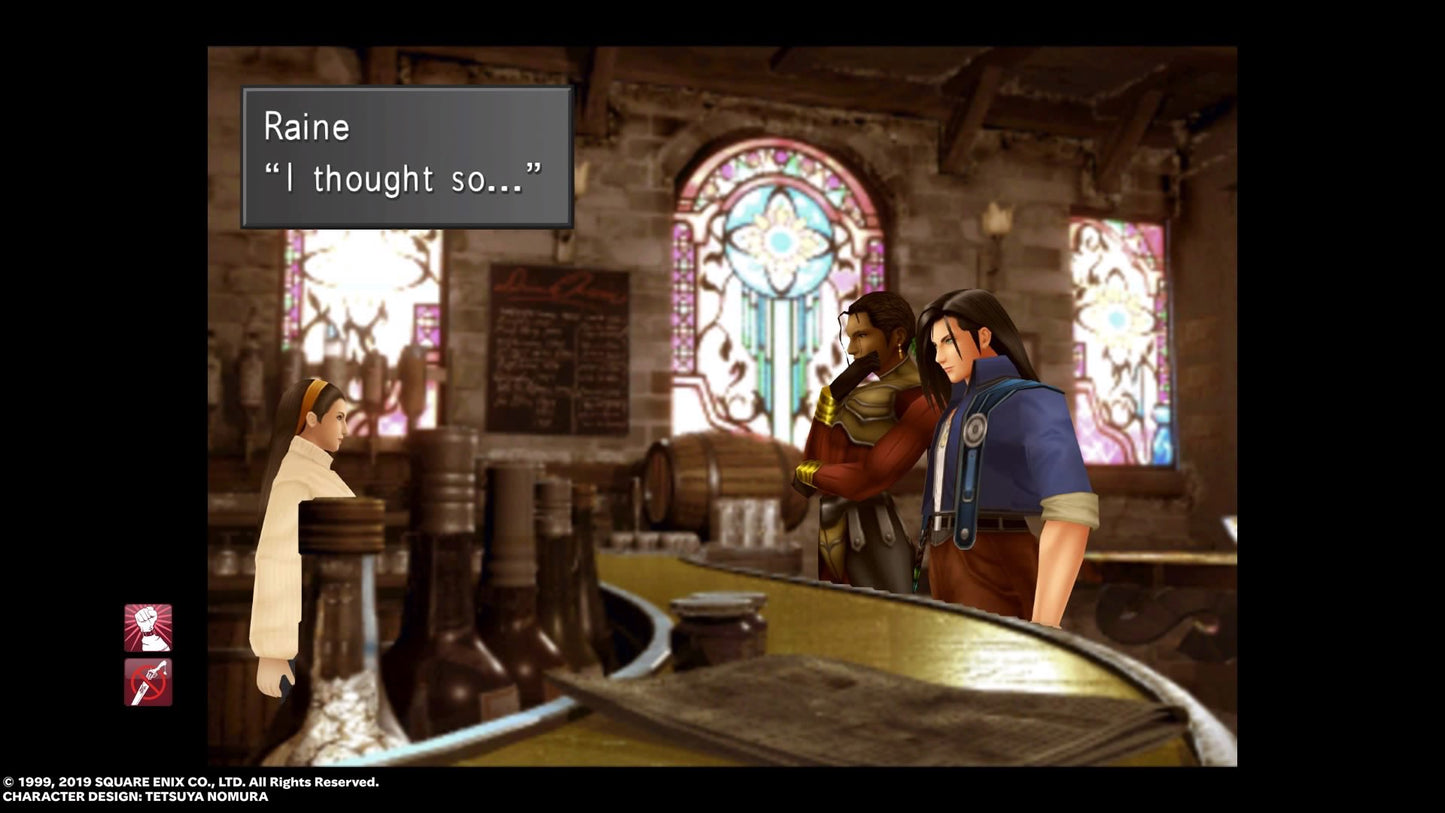Select the crossed-out sword cheat icon
Viewport: 1445px width, 813px height.
pos(147,681)
